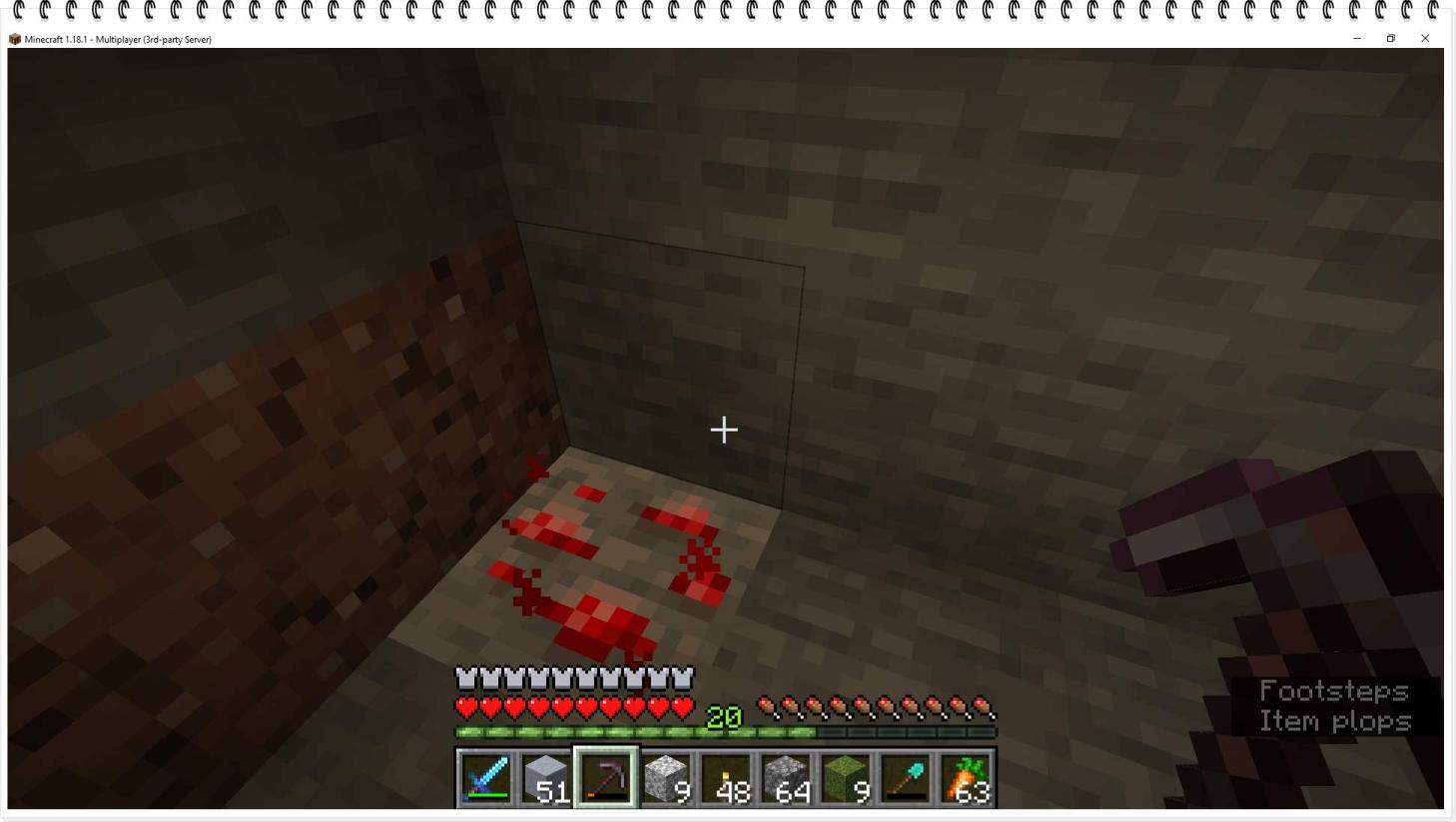This screenshot has height=822, width=1456.
Task: Pick the cobblestone stack of 64
Action: tap(786, 778)
